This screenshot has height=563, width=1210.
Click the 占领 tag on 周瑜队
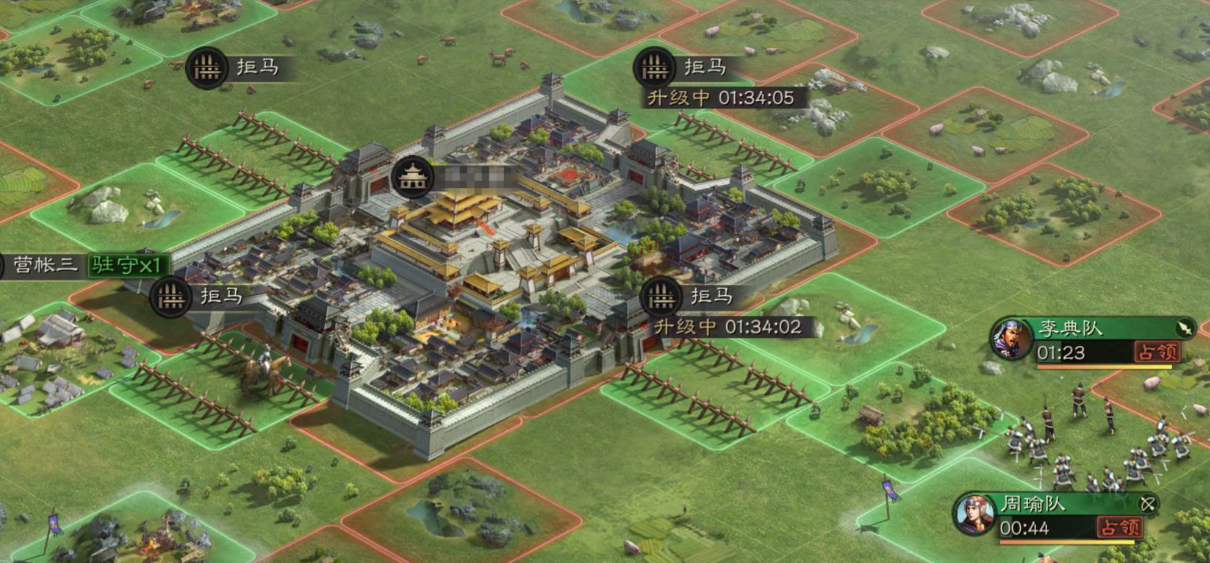[x=1119, y=527]
